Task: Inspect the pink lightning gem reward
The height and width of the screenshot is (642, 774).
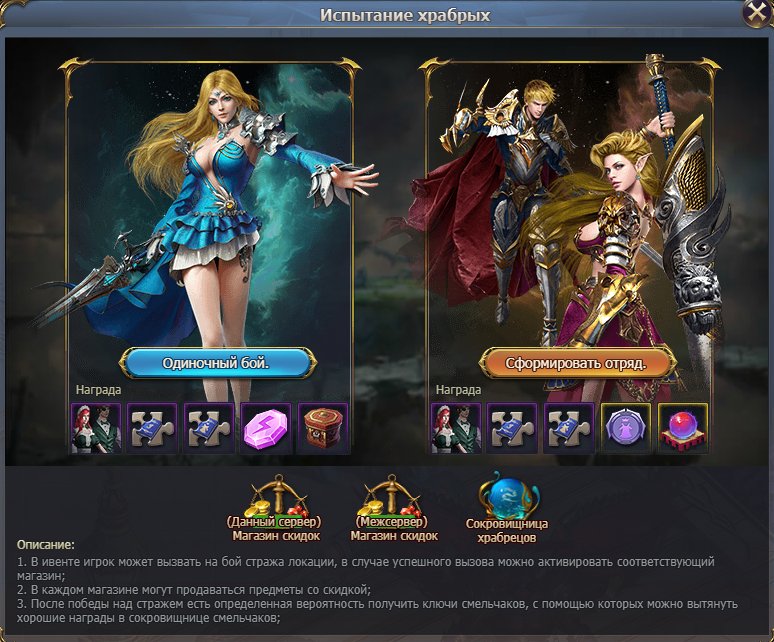Action: pos(266,428)
